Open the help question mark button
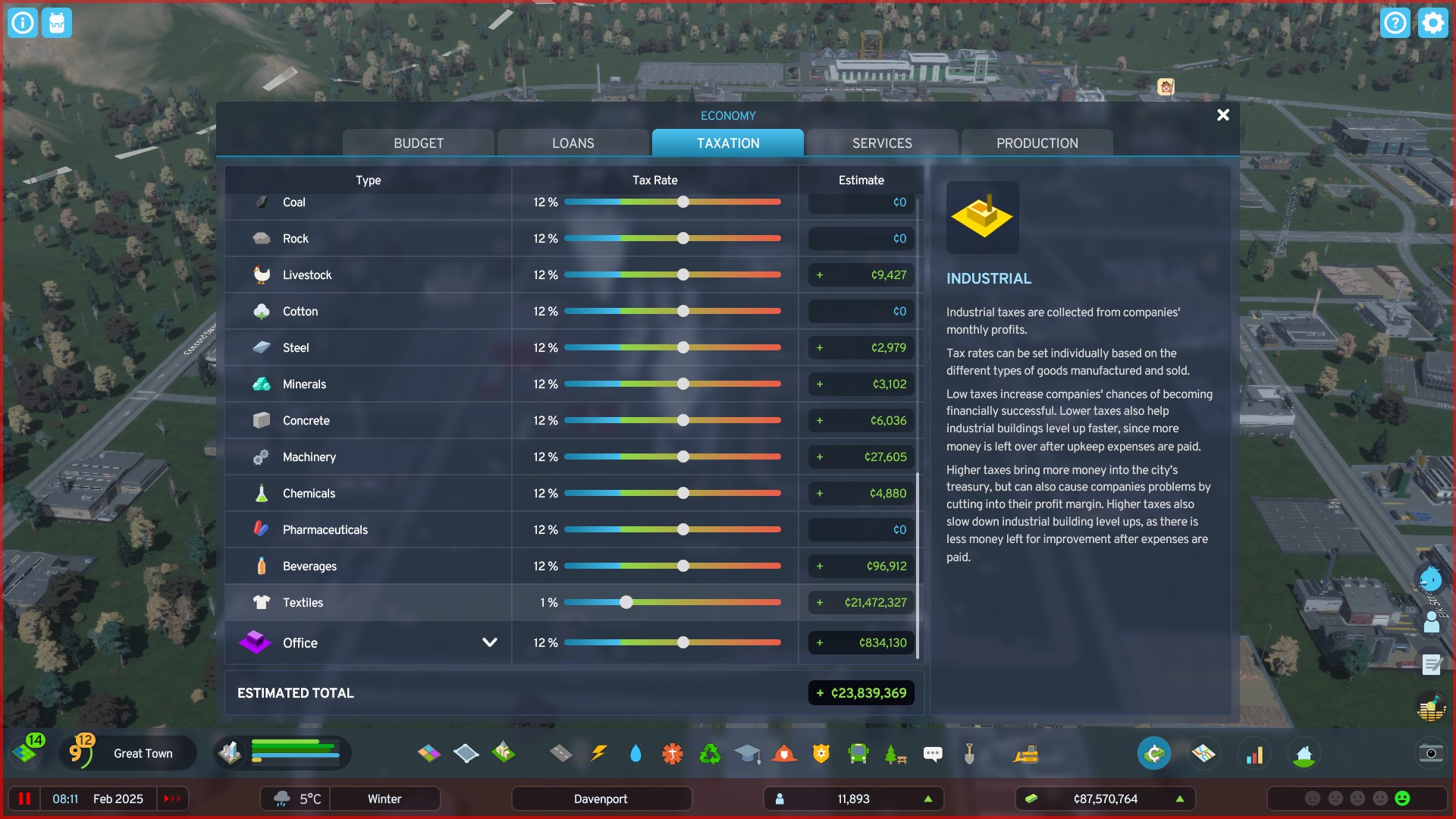This screenshot has height=819, width=1456. click(x=1396, y=23)
